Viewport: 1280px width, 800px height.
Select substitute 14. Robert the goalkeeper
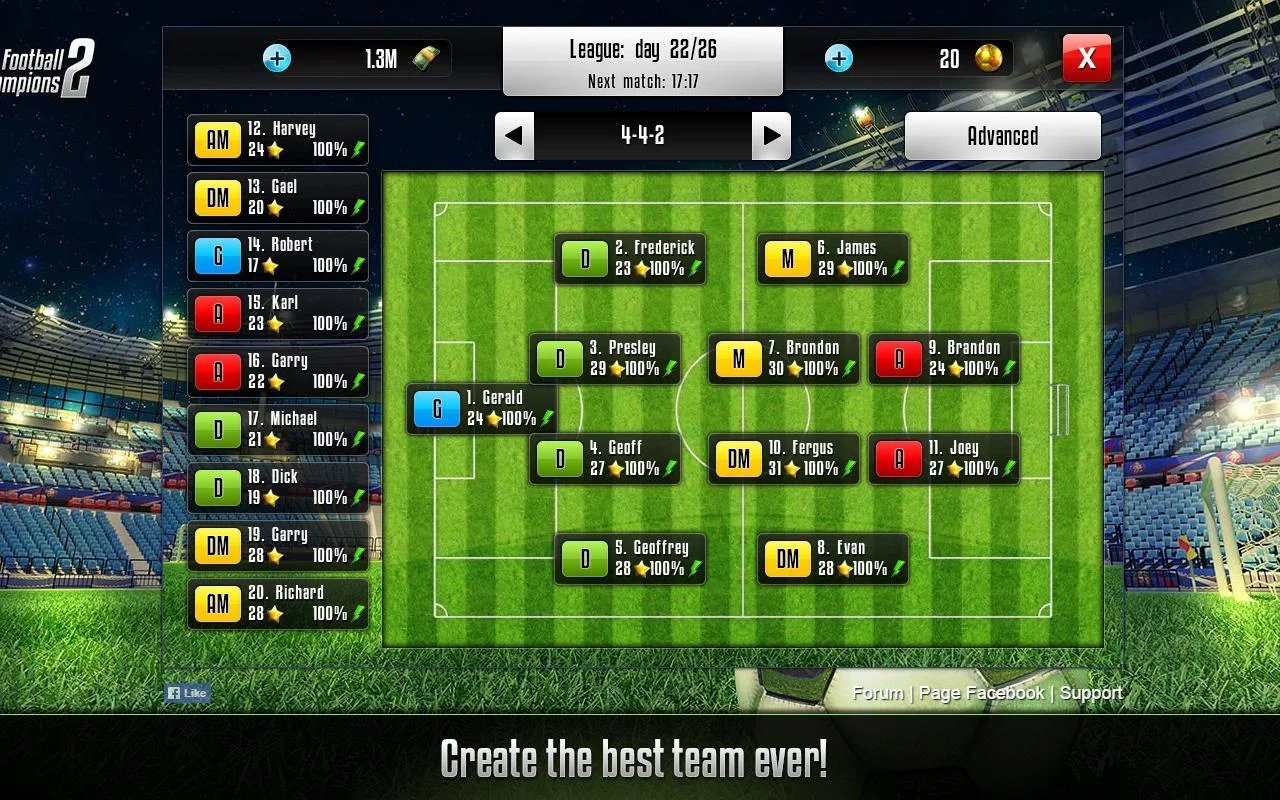pos(278,256)
